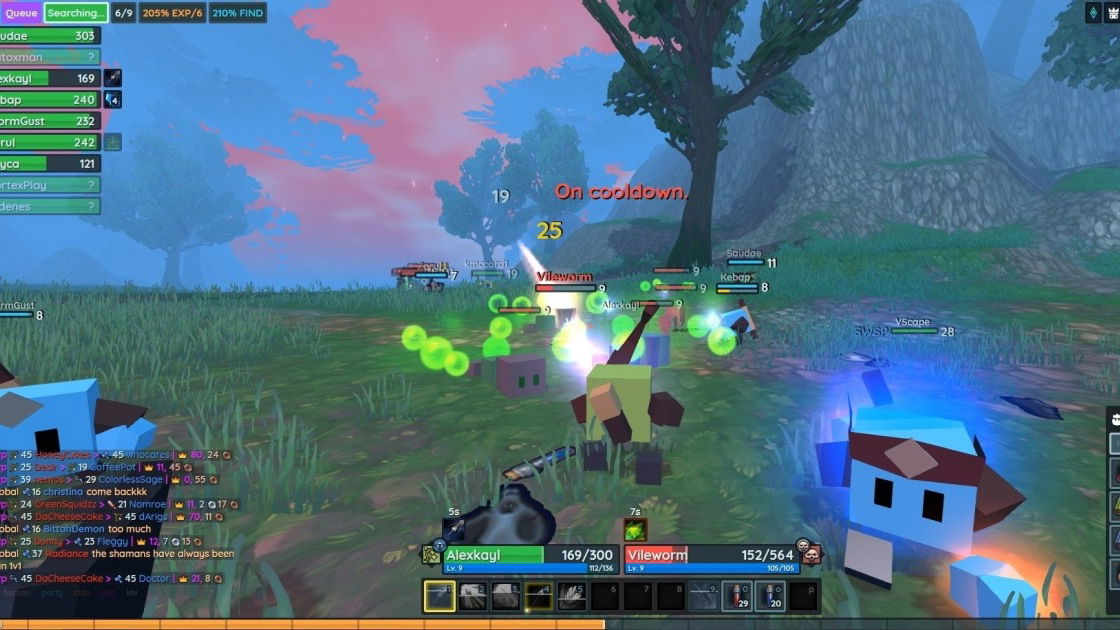Image resolution: width=1120 pixels, height=630 pixels.
Task: Click the green poison debuff icon
Action: [636, 530]
